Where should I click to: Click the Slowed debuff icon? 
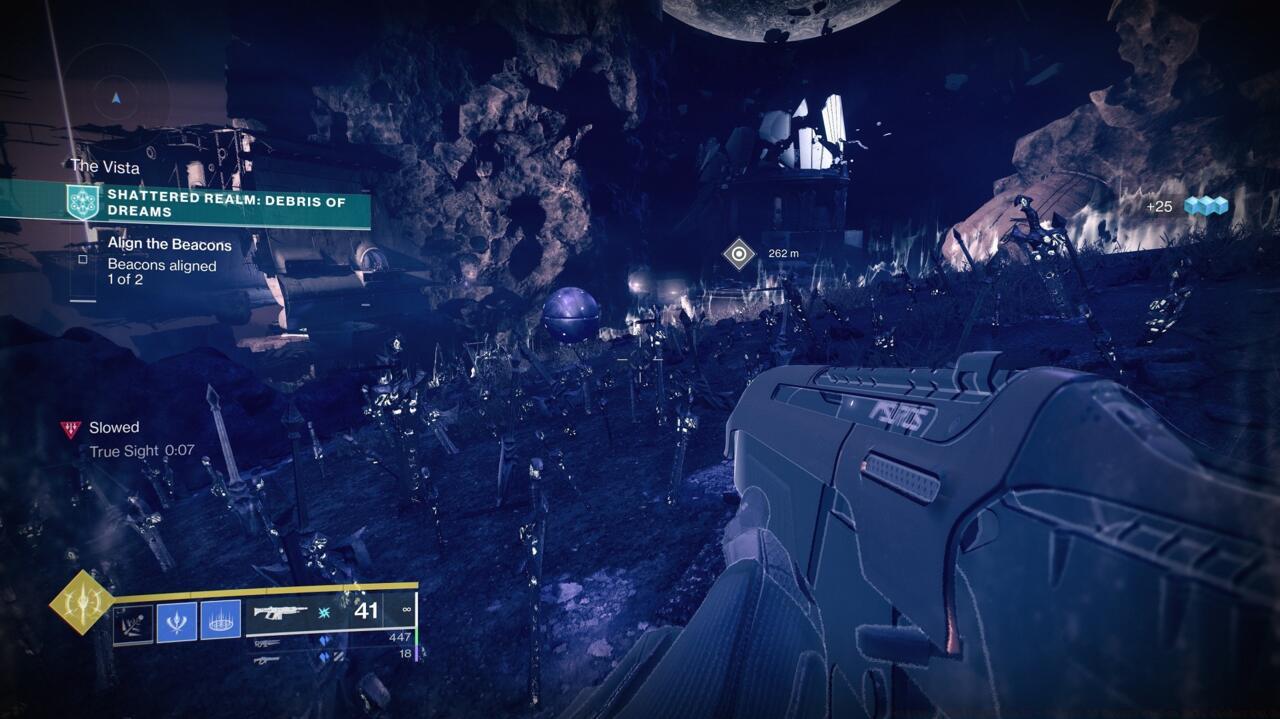(x=69, y=429)
